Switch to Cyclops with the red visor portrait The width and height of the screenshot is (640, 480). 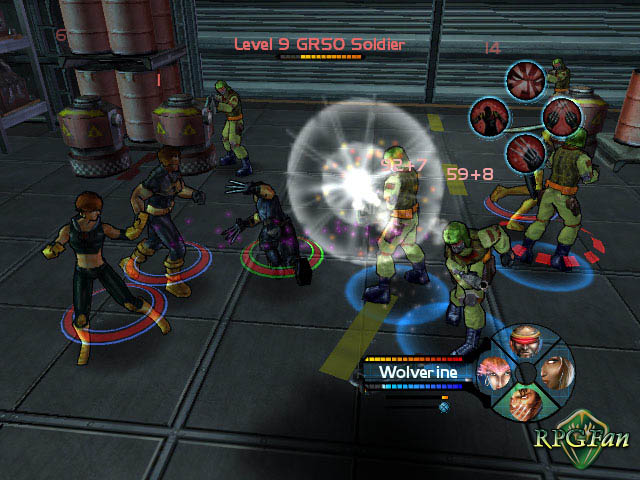[x=525, y=345]
